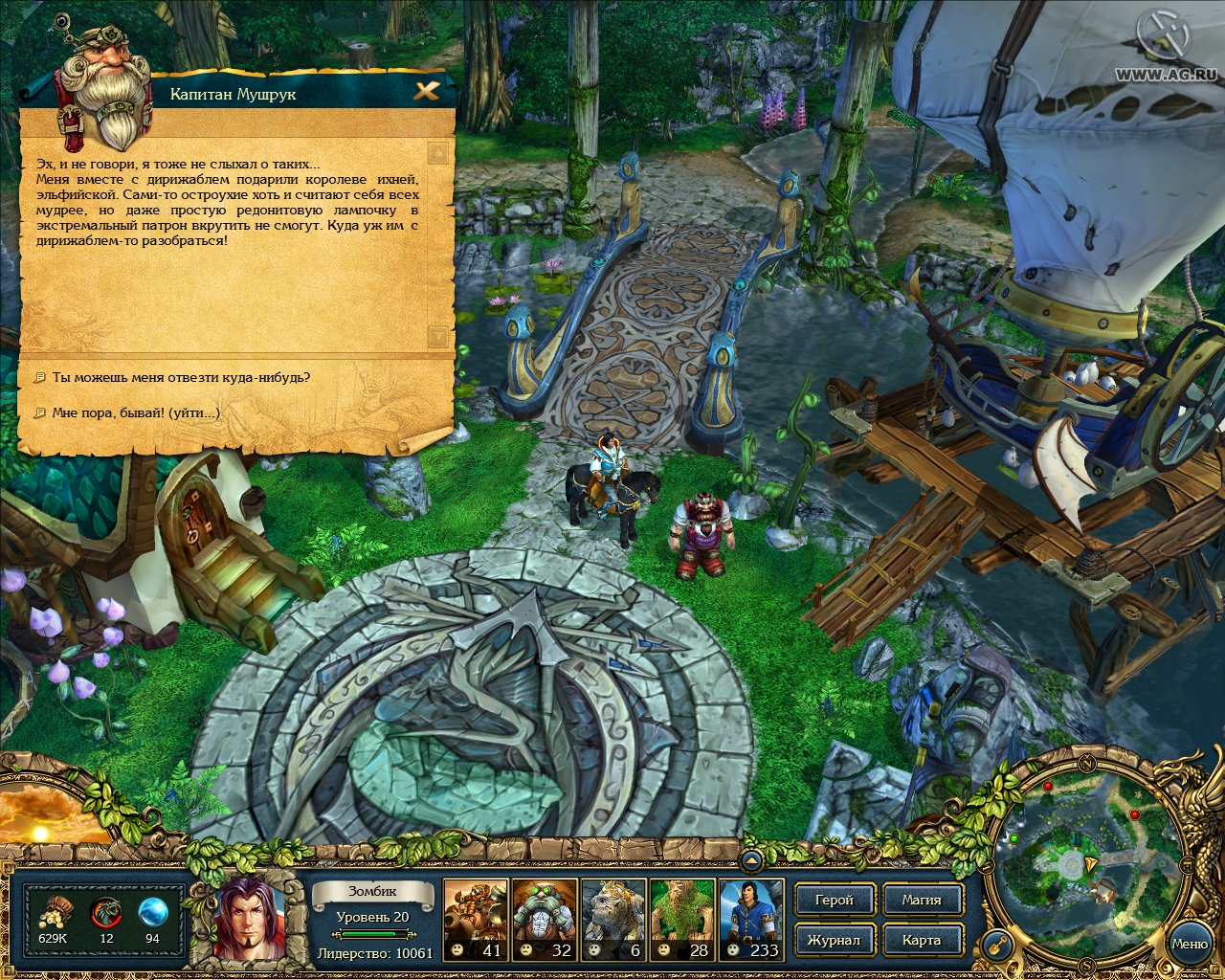Open the Герой screen
1225x980 pixels.
tap(834, 900)
